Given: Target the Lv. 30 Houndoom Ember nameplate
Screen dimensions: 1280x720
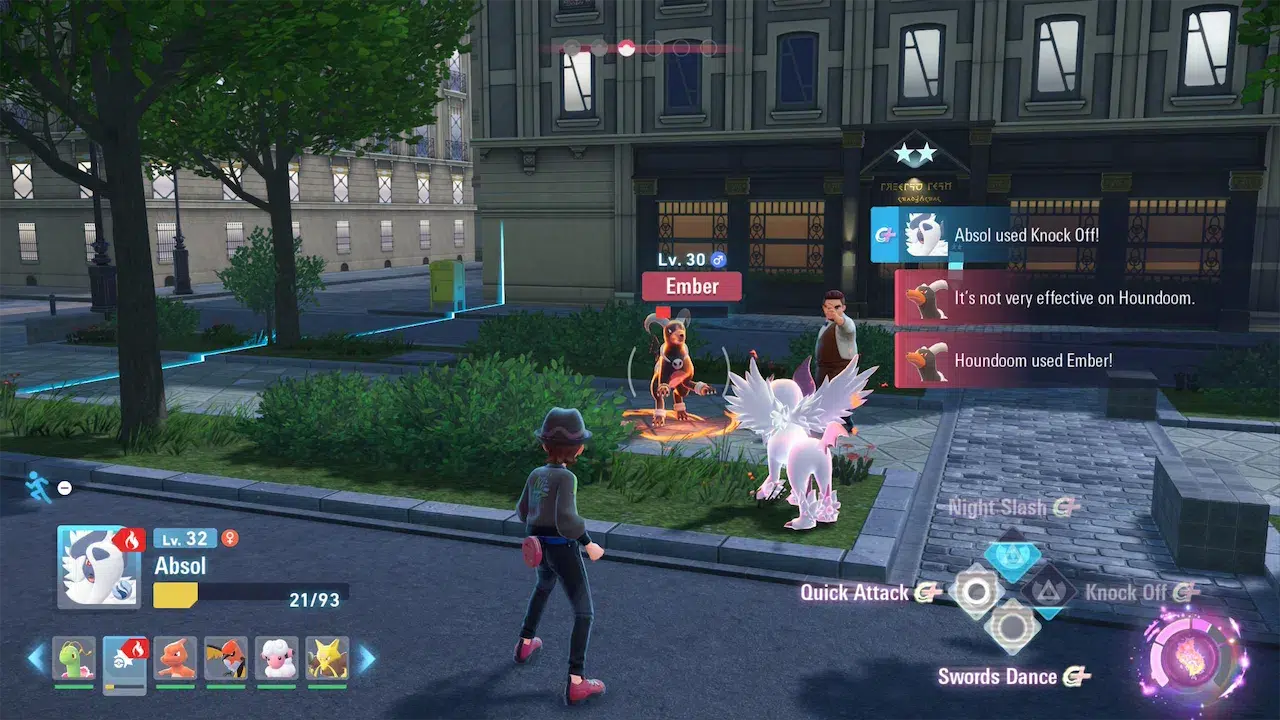Looking at the screenshot, I should [x=692, y=287].
